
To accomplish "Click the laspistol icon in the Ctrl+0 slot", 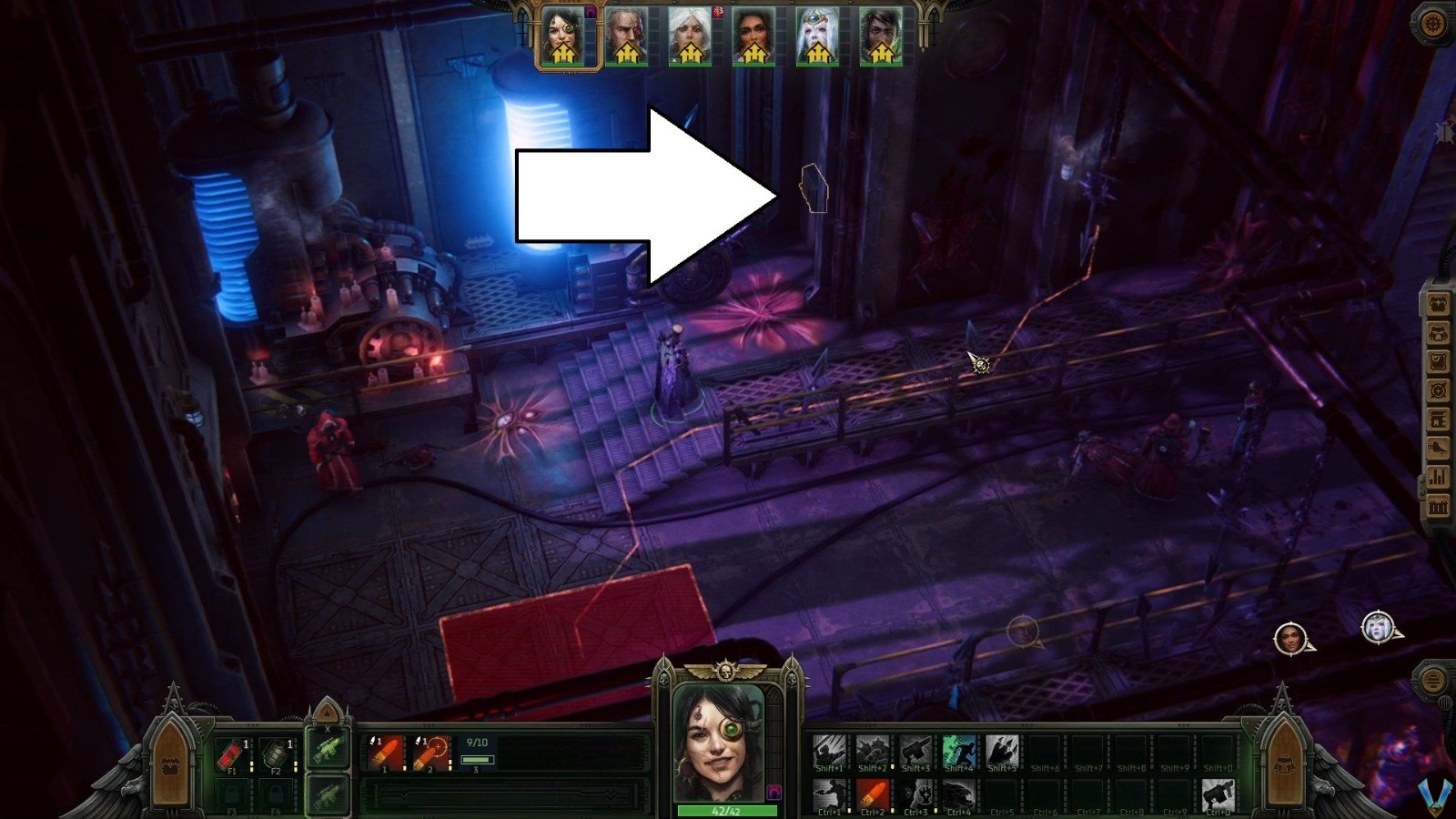I will (1219, 794).
